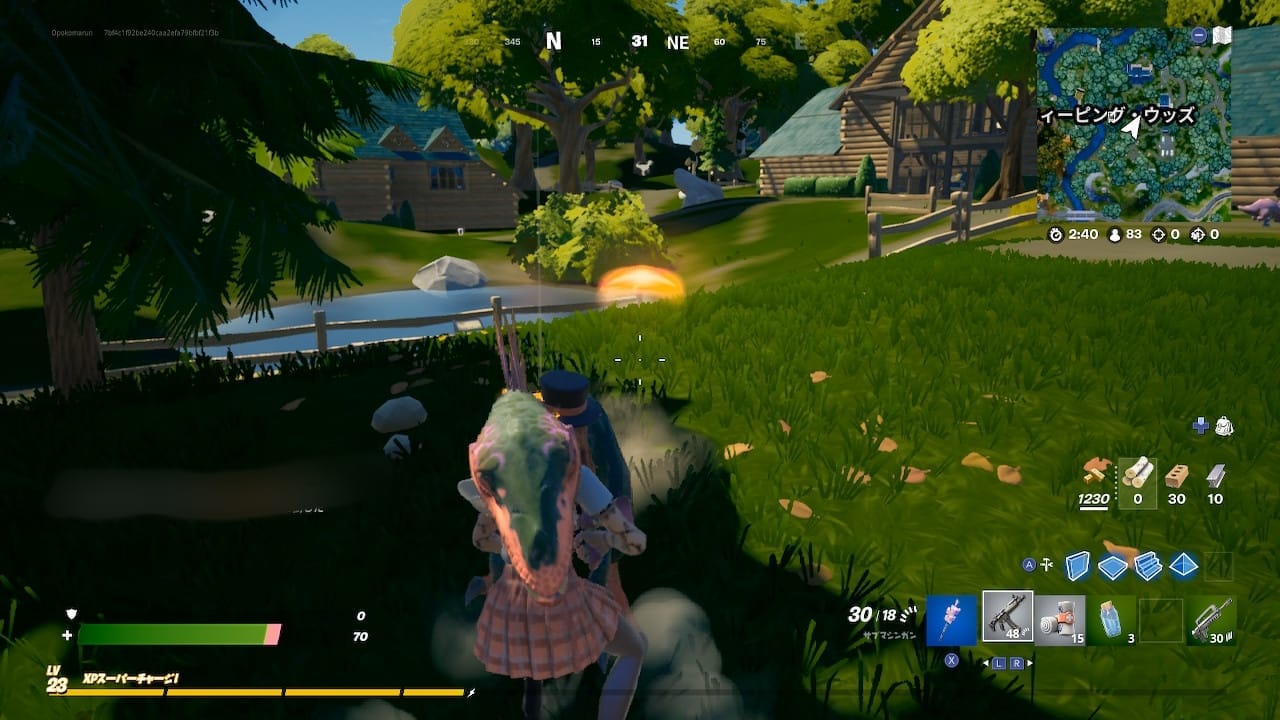
Task: Click the blue plus icon beside backpack
Action: (1201, 426)
